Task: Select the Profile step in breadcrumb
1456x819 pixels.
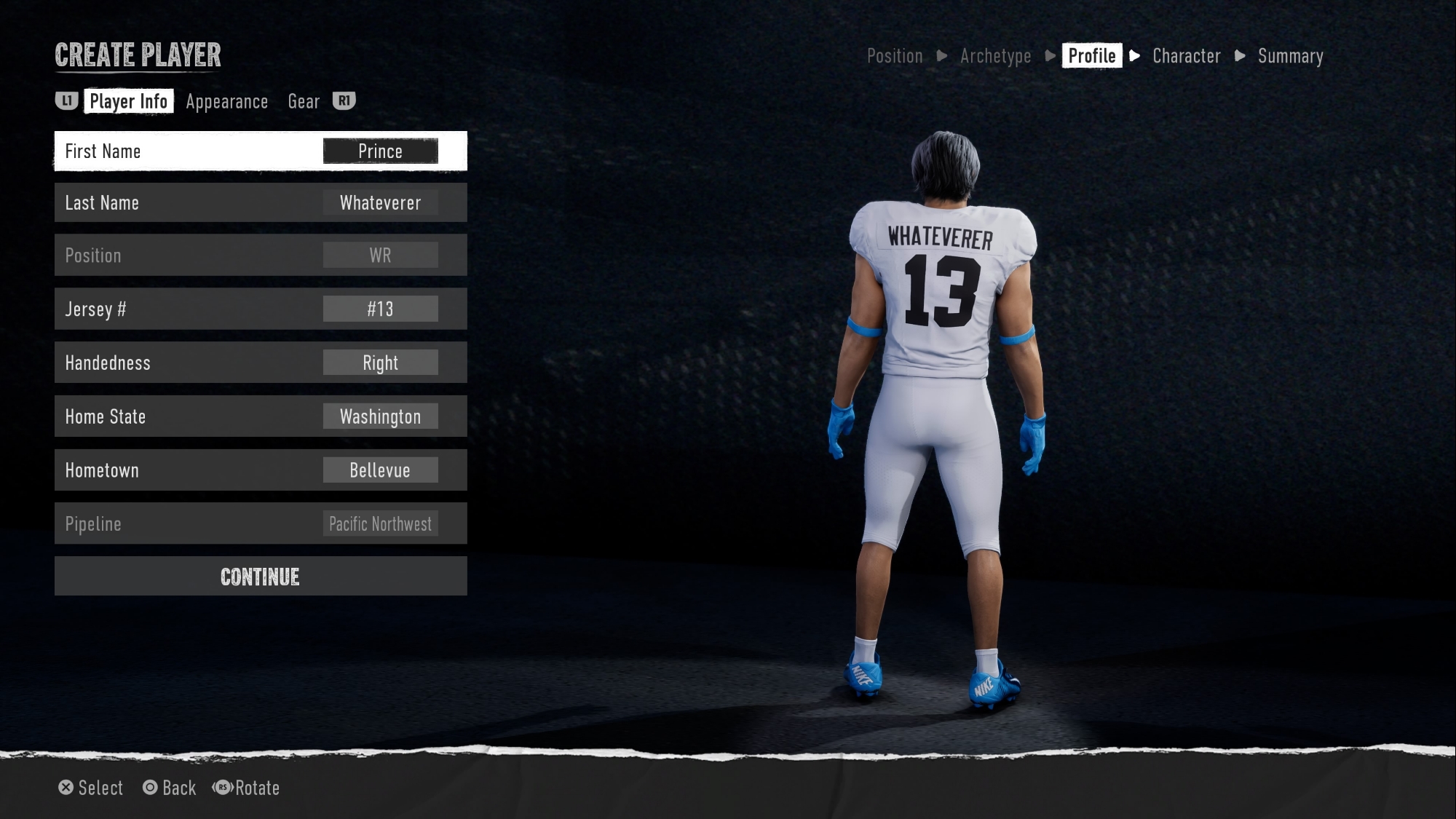Action: point(1091,56)
